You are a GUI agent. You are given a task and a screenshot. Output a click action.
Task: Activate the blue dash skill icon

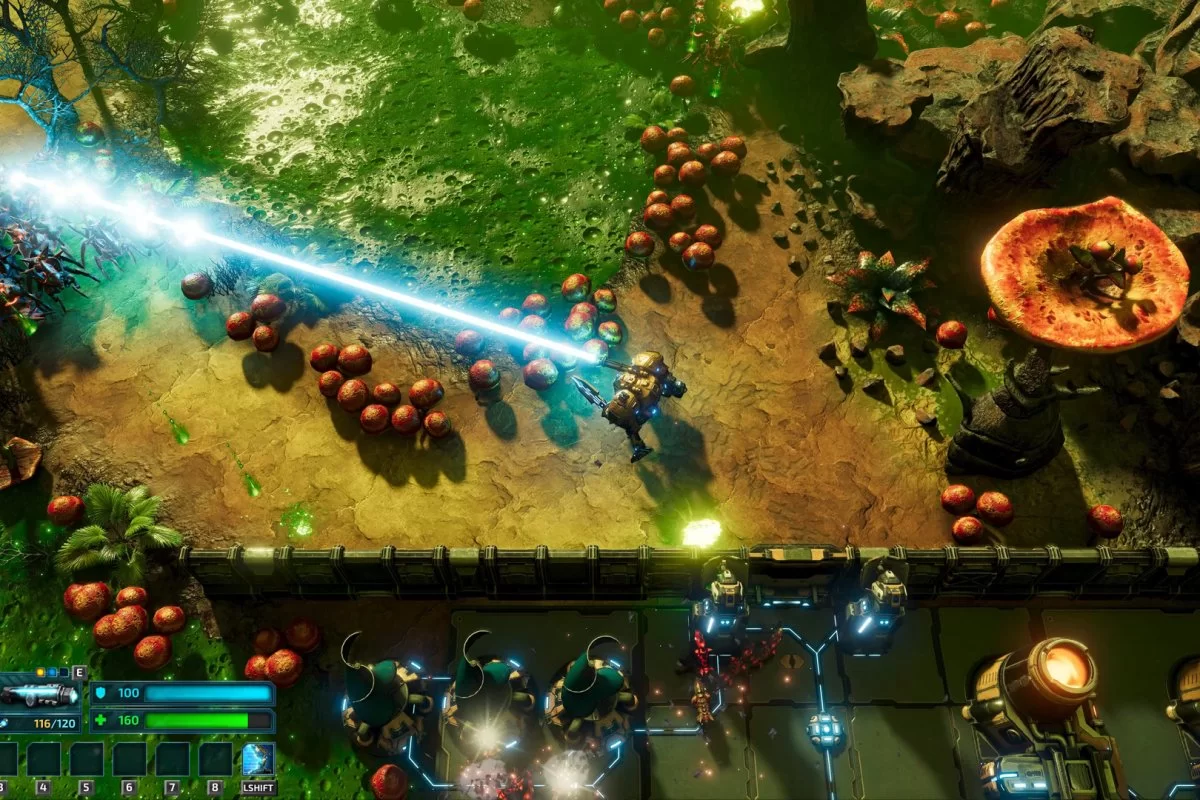(x=258, y=759)
